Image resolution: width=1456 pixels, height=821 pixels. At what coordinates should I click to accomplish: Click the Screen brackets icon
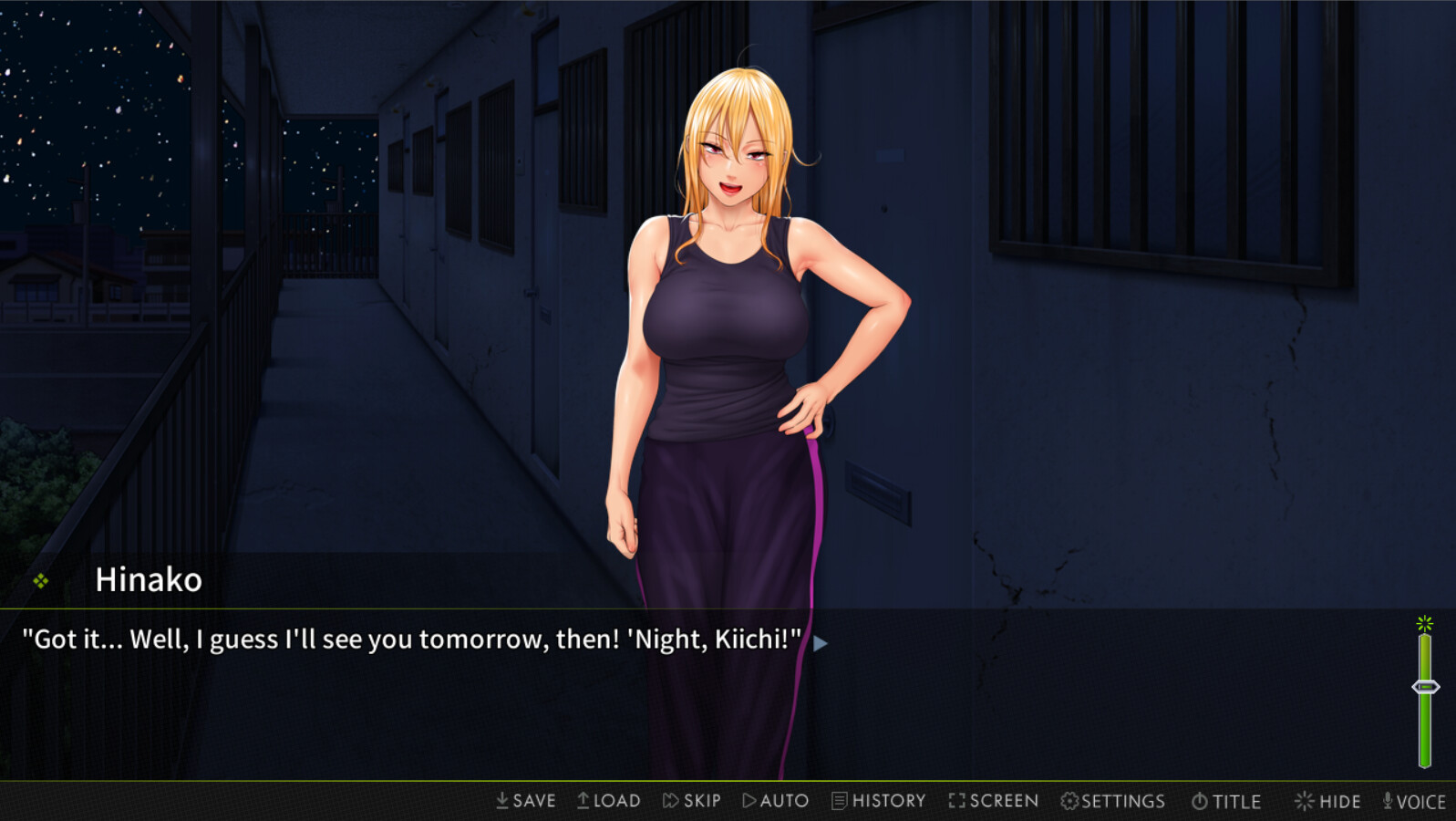coord(957,800)
